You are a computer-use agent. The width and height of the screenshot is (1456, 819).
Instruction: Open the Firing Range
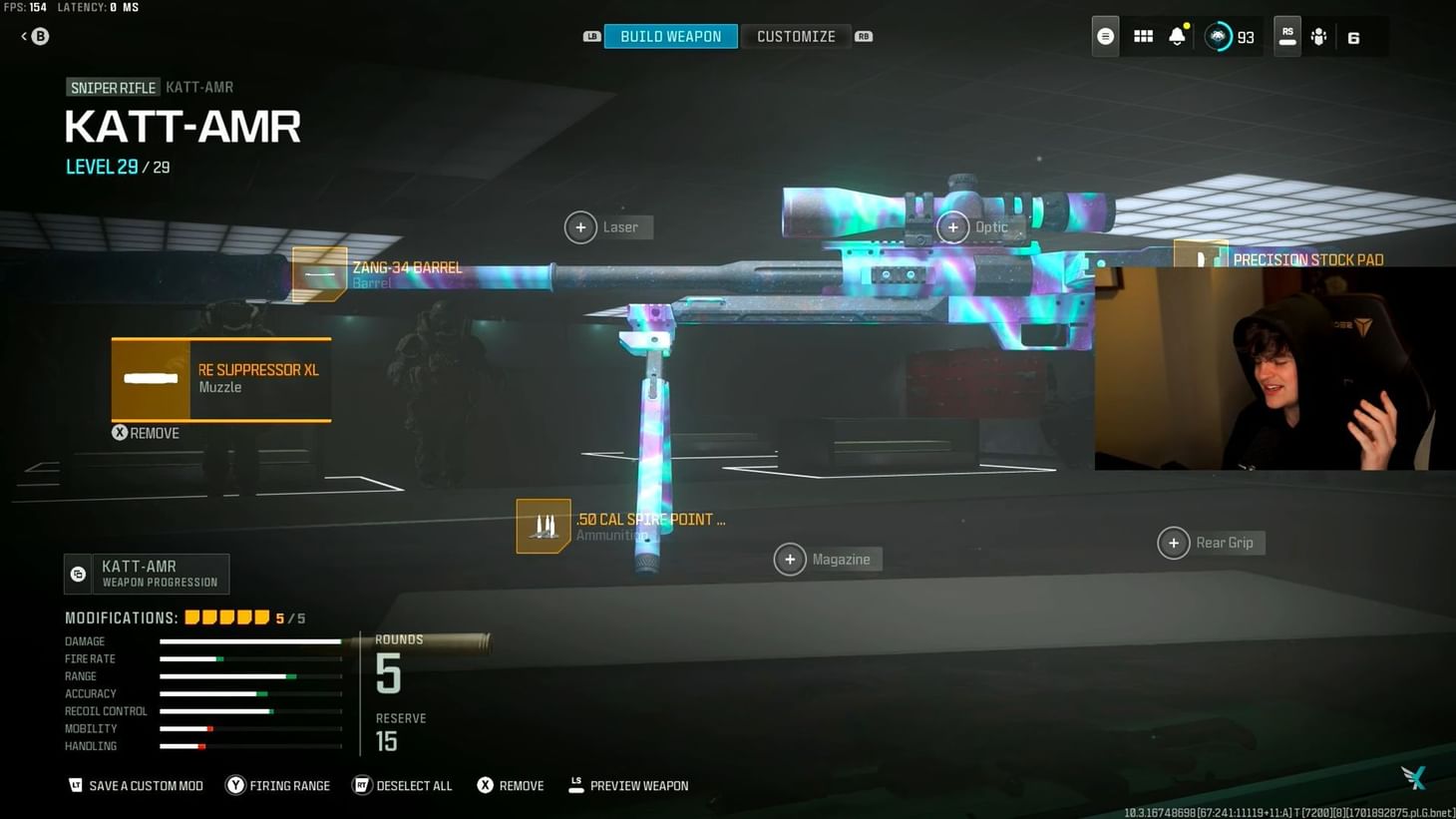coord(277,785)
